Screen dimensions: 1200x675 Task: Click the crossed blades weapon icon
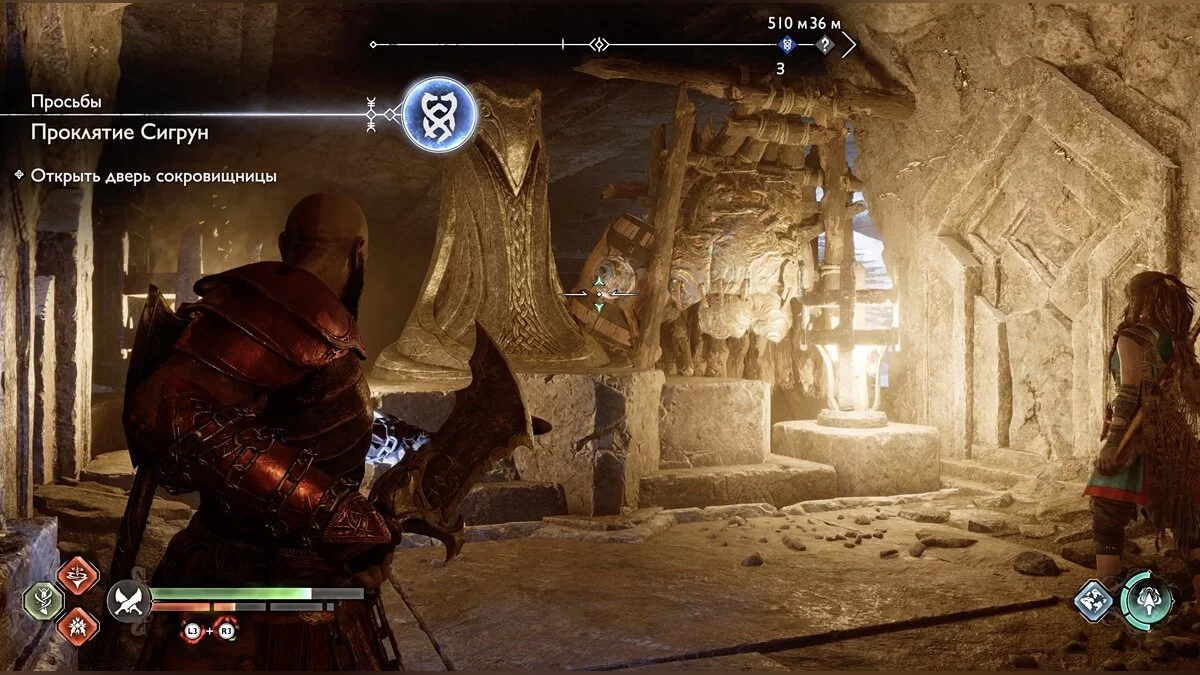129,600
